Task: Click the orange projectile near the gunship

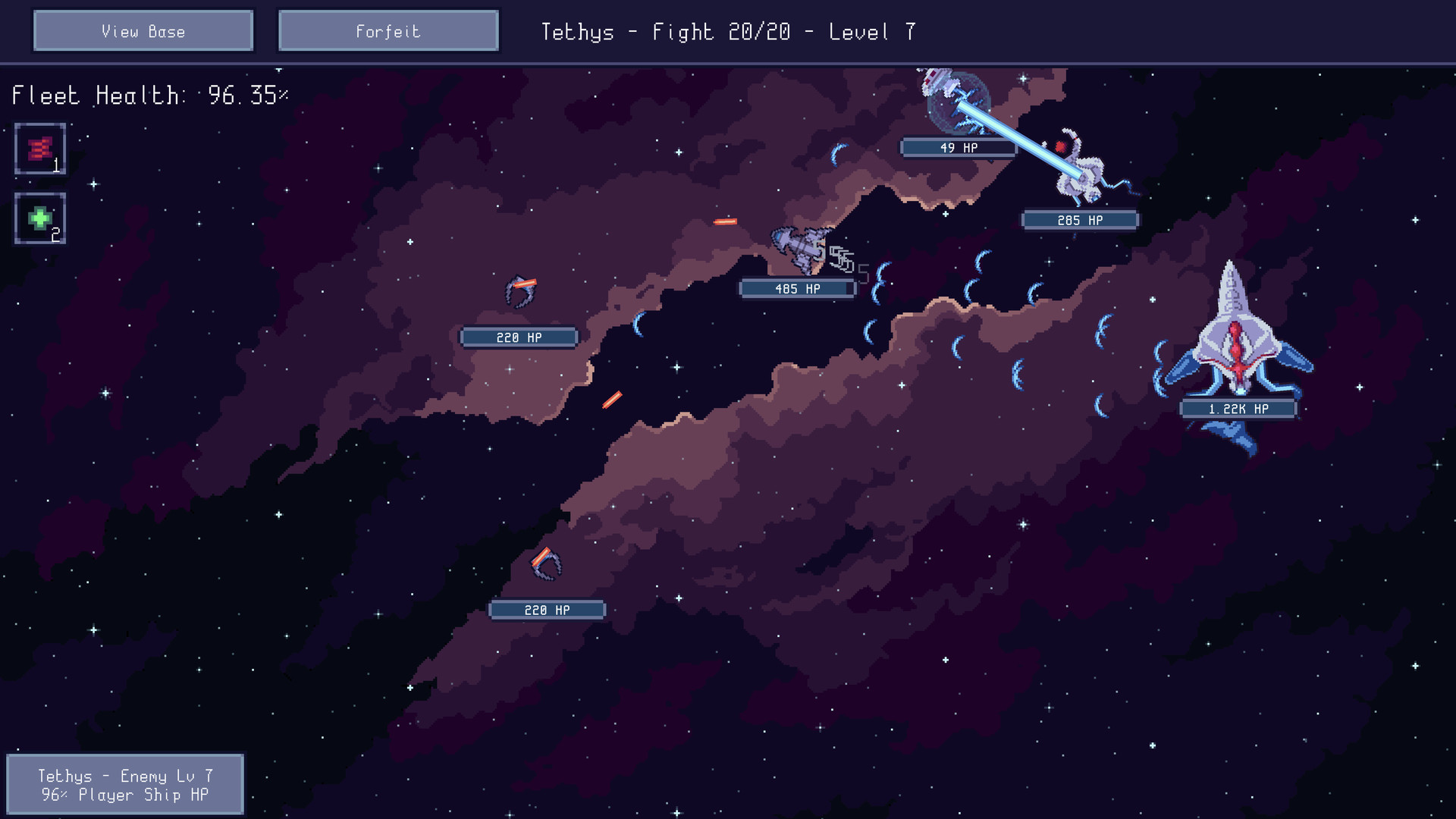Action: point(725,220)
